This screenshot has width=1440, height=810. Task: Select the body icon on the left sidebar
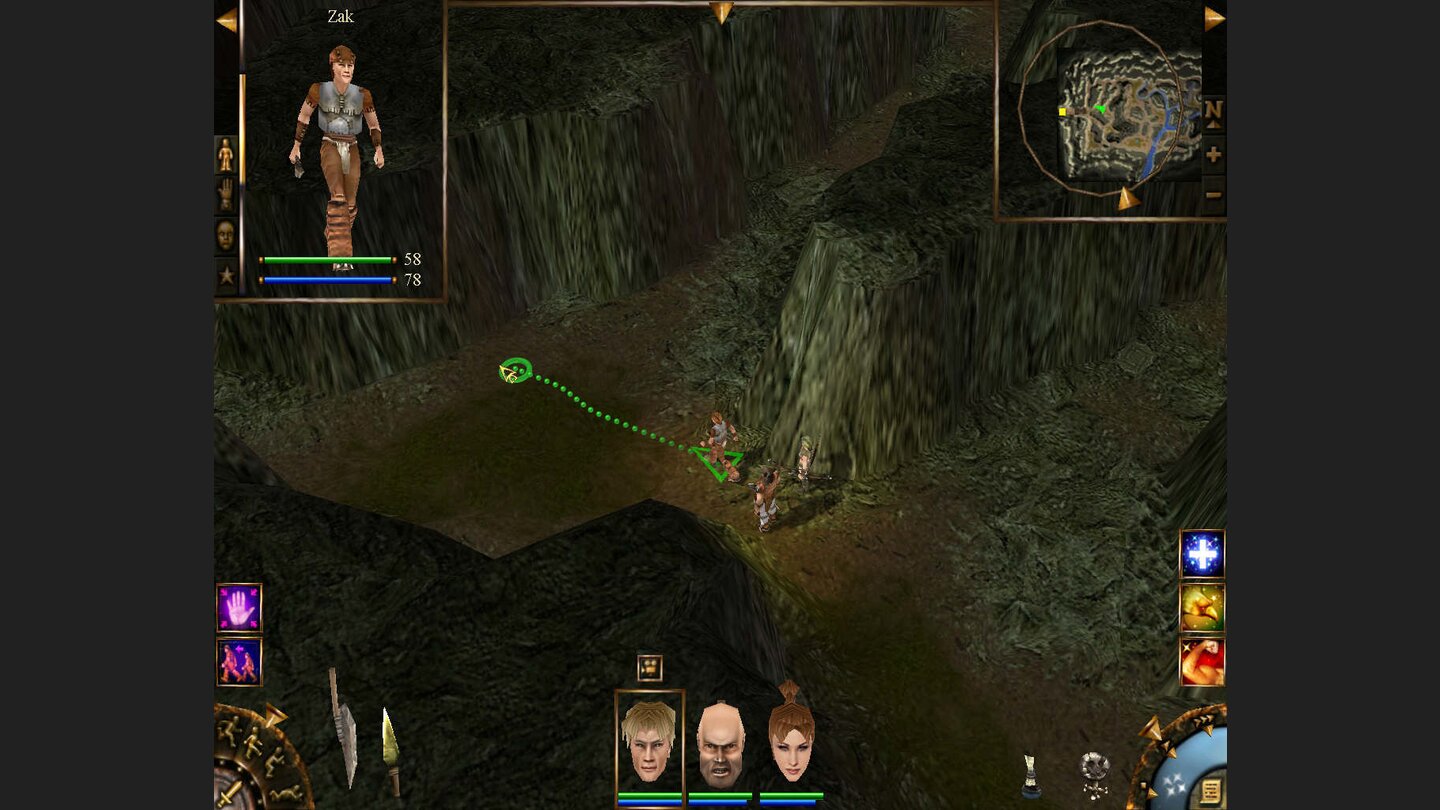coord(226,153)
